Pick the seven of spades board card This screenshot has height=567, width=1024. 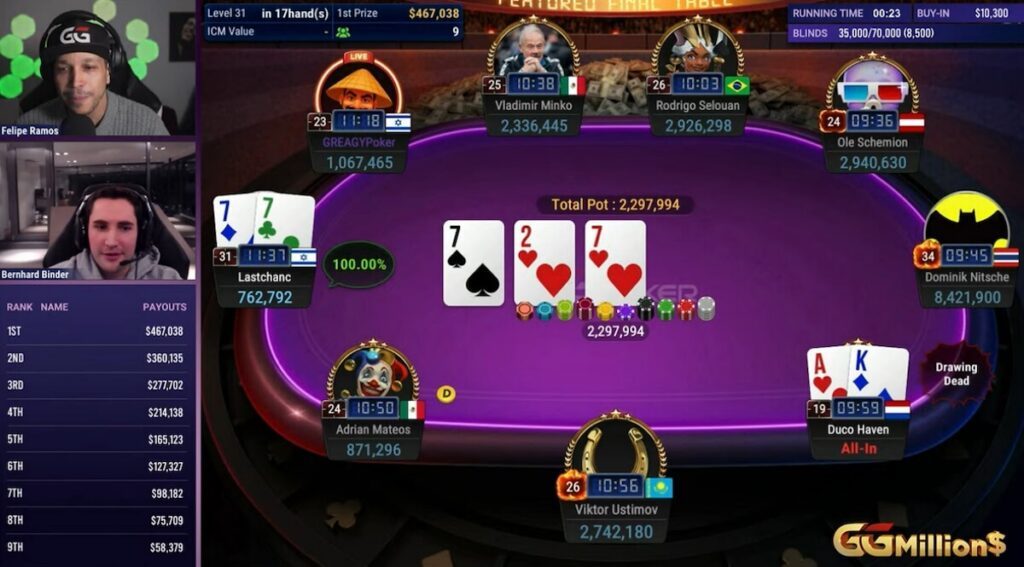pos(473,262)
